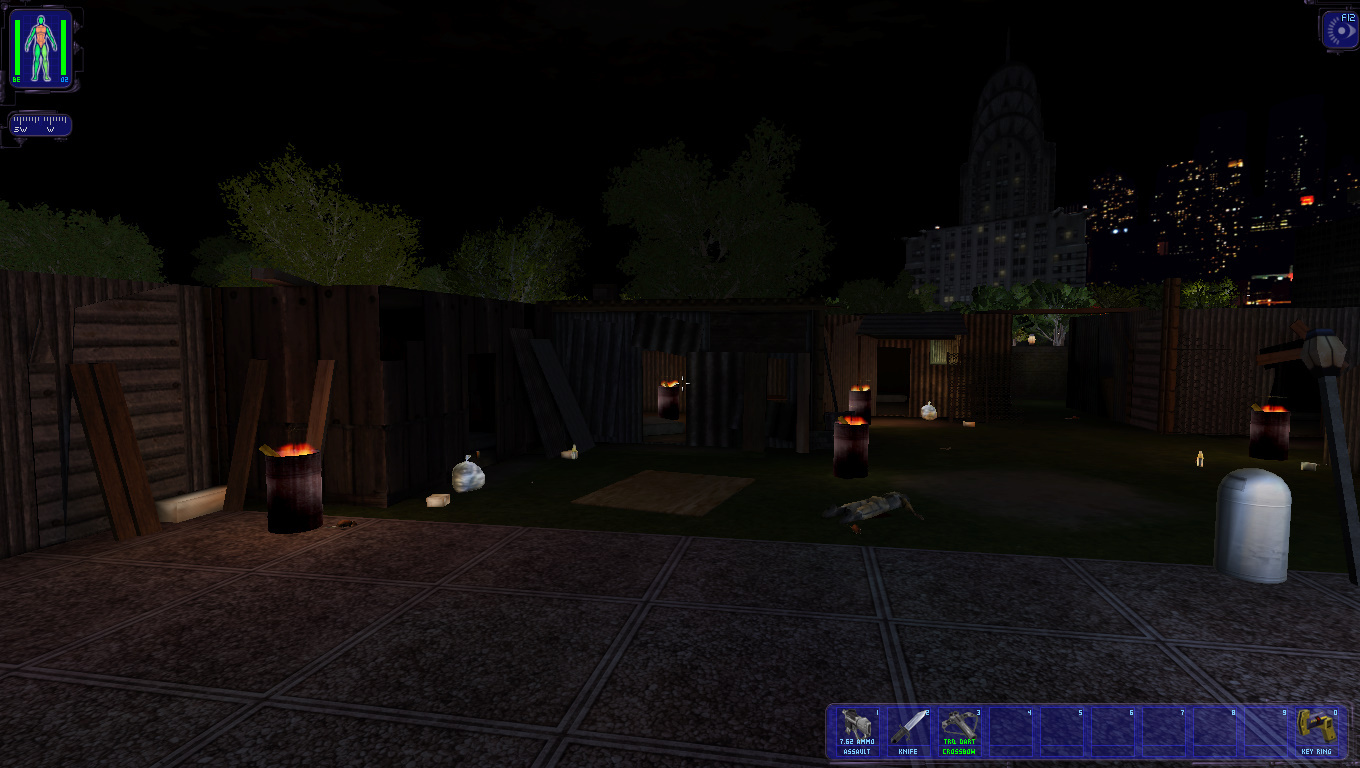The image size is (1360, 768).
Task: Click empty inventory belt slot 7
Action: [1166, 731]
